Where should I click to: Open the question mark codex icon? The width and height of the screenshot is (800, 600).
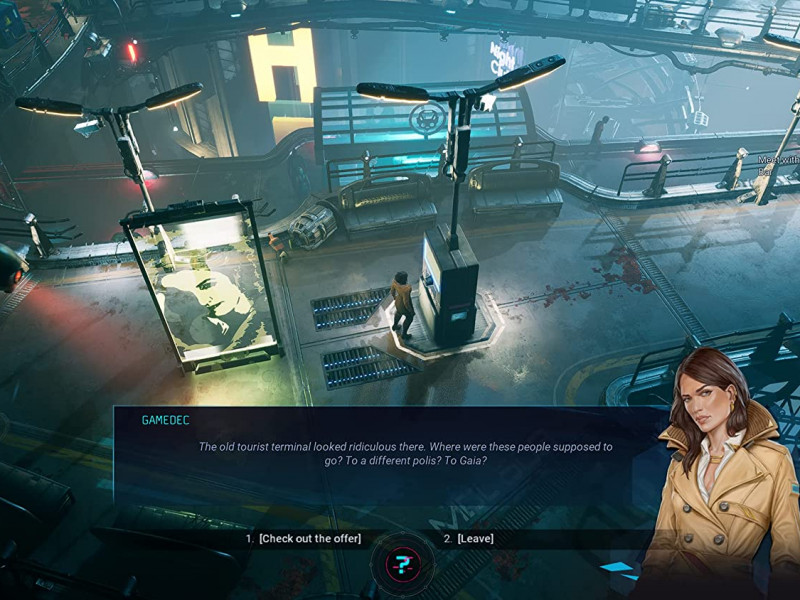[402, 565]
